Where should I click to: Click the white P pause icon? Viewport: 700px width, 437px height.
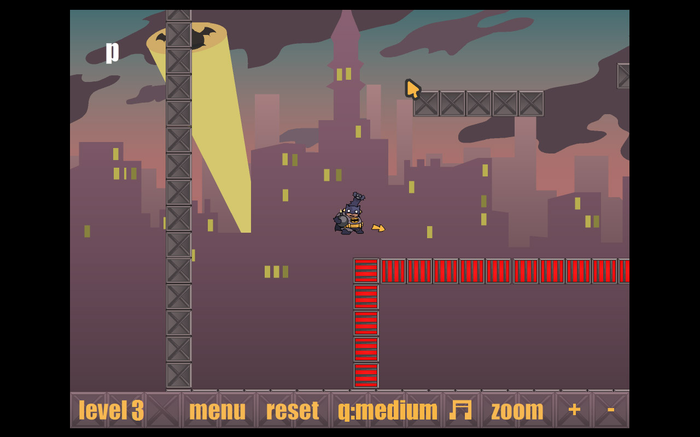click(113, 51)
